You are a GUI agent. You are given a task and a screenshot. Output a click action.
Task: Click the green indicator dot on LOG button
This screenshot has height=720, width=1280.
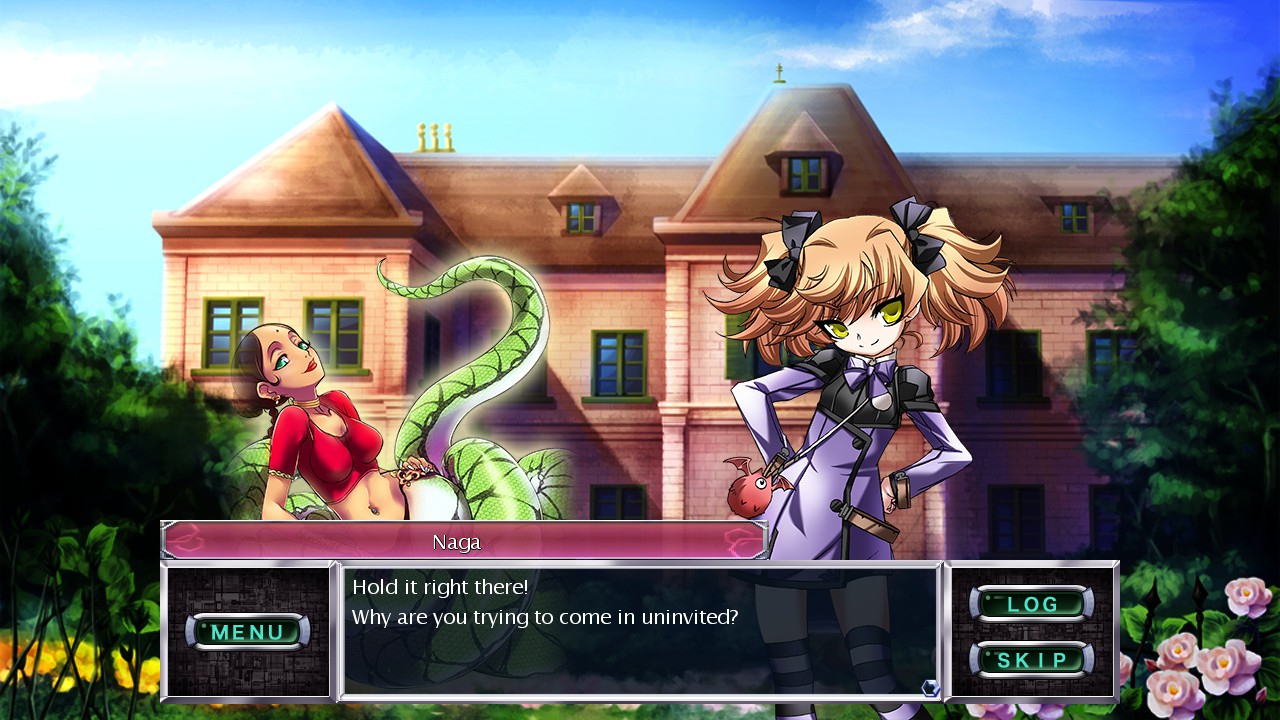(x=988, y=597)
